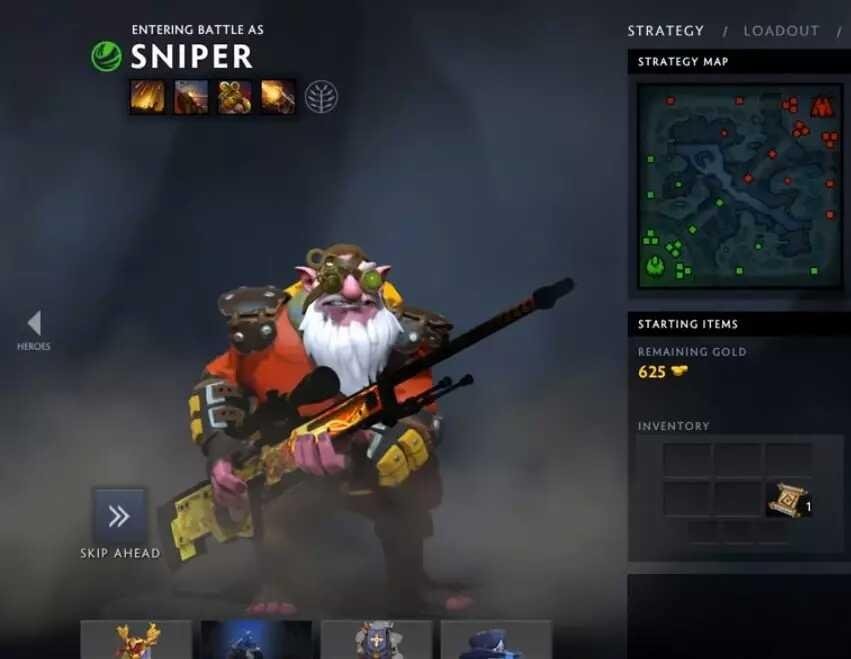Select the Assassinate ability icon
The height and width of the screenshot is (659, 851).
click(278, 97)
